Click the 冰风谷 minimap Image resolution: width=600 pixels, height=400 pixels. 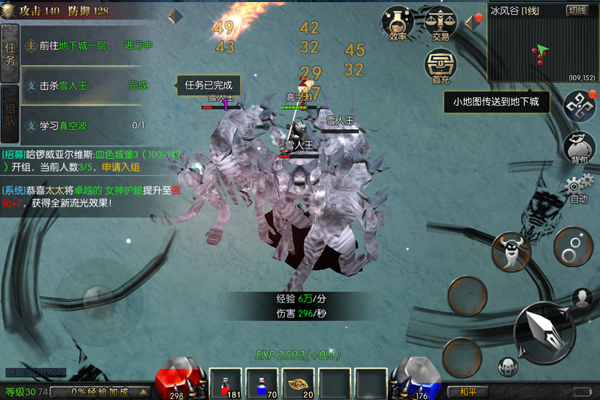pyautogui.click(x=540, y=48)
